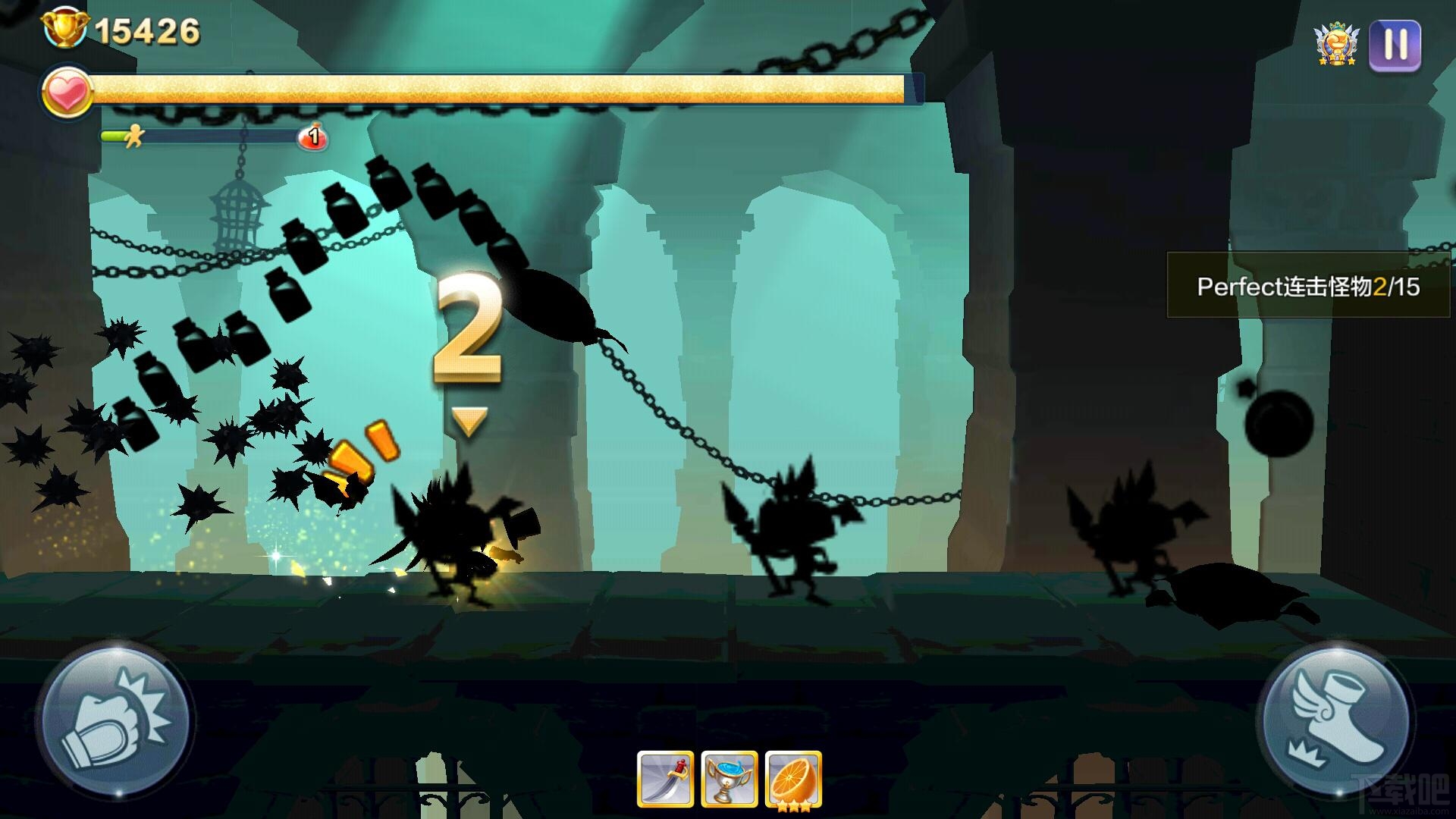Select the trophy cup item slot

coord(729,779)
